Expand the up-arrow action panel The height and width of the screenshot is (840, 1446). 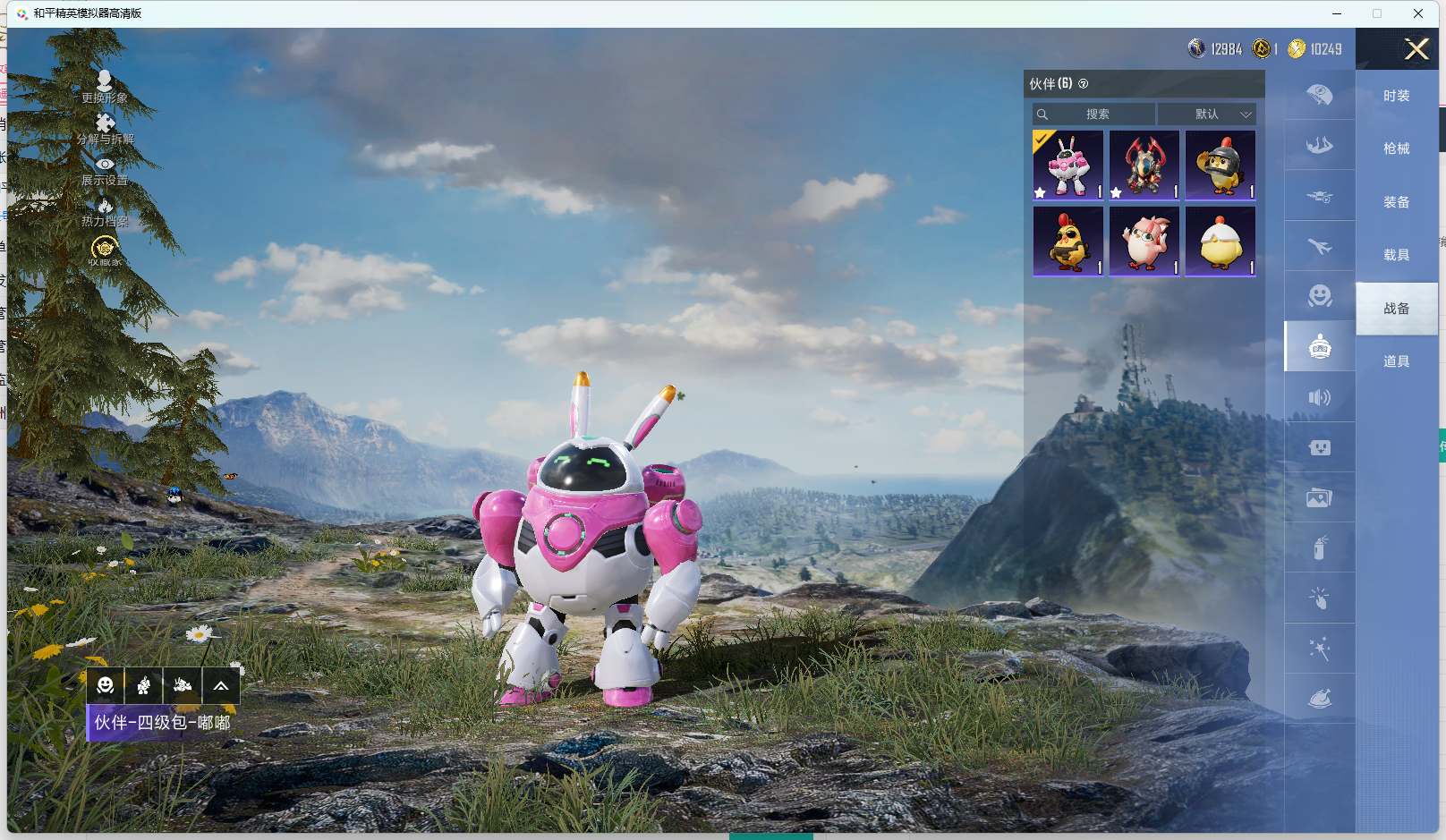point(220,685)
